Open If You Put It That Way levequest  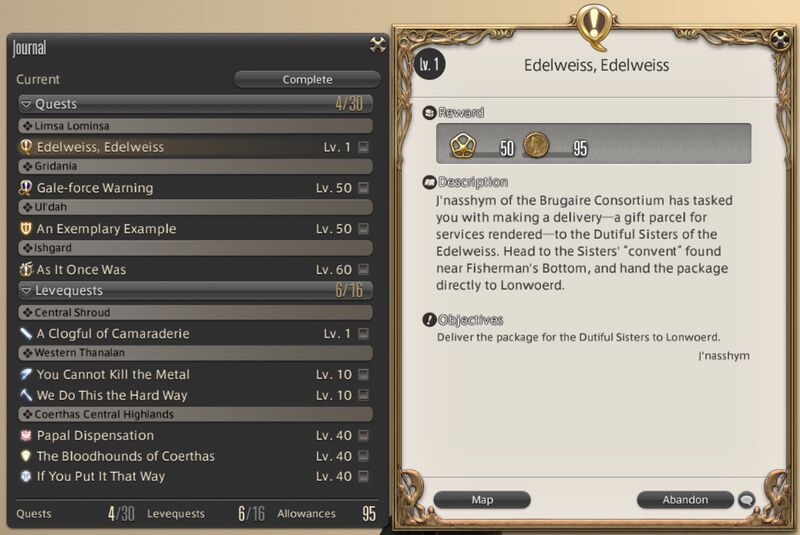[x=101, y=477]
